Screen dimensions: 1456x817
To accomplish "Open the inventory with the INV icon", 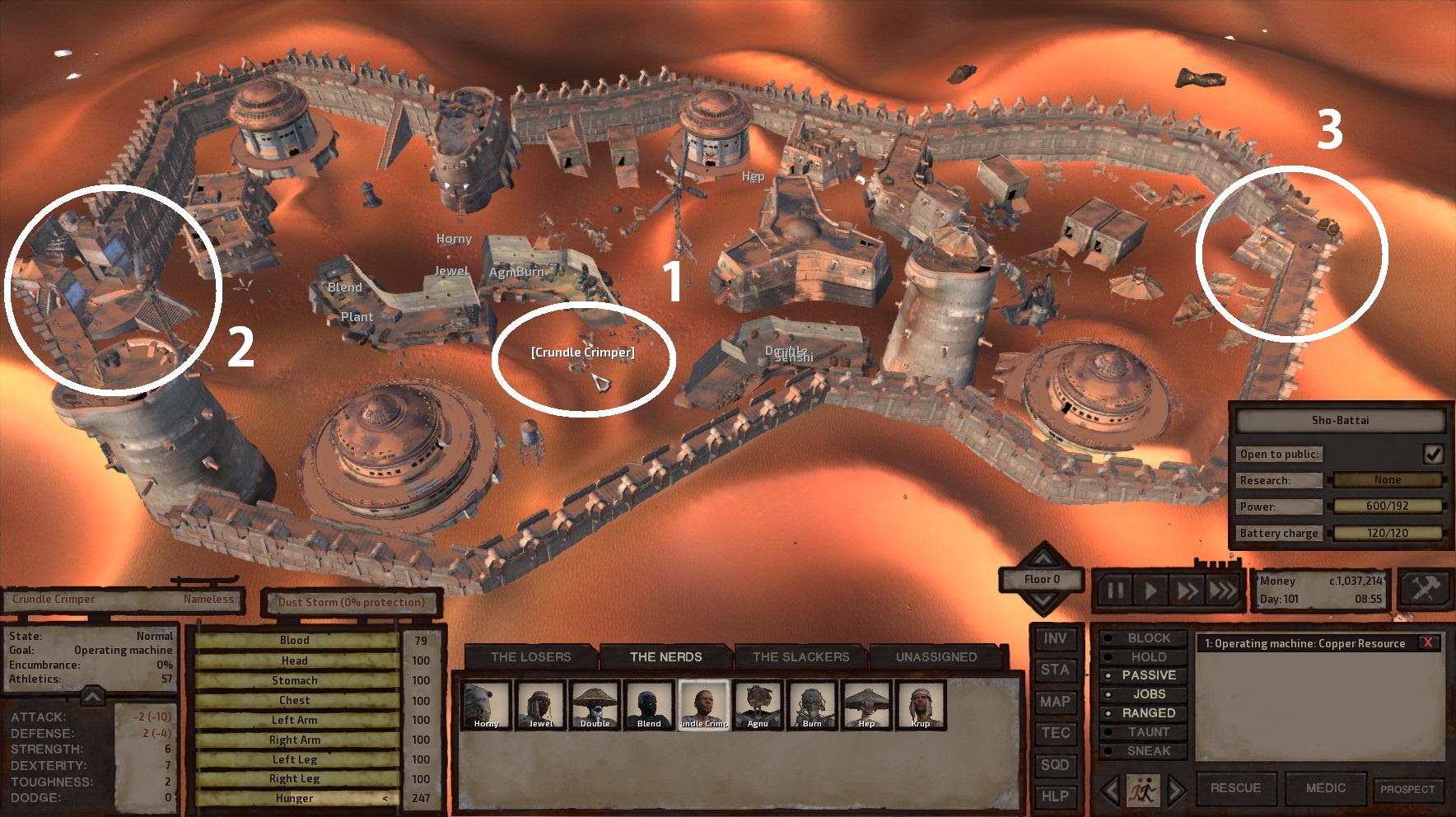I will point(1055,639).
